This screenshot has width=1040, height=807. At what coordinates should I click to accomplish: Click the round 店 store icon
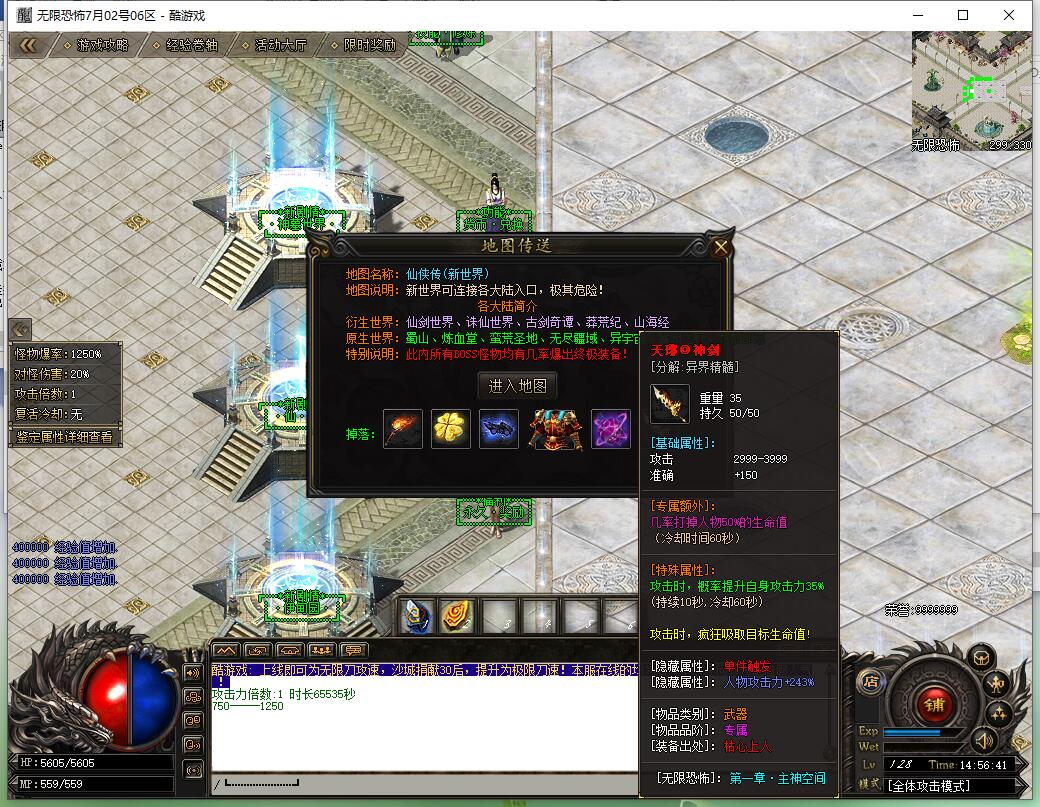870,681
